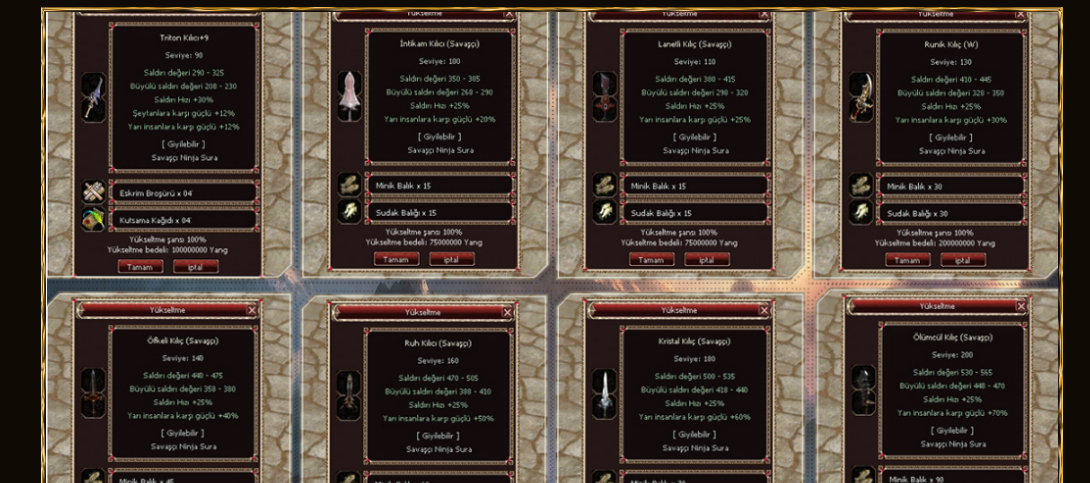Confirm the Runik Kılıç (W) upgrade
This screenshot has height=483, width=1090.
908,260
